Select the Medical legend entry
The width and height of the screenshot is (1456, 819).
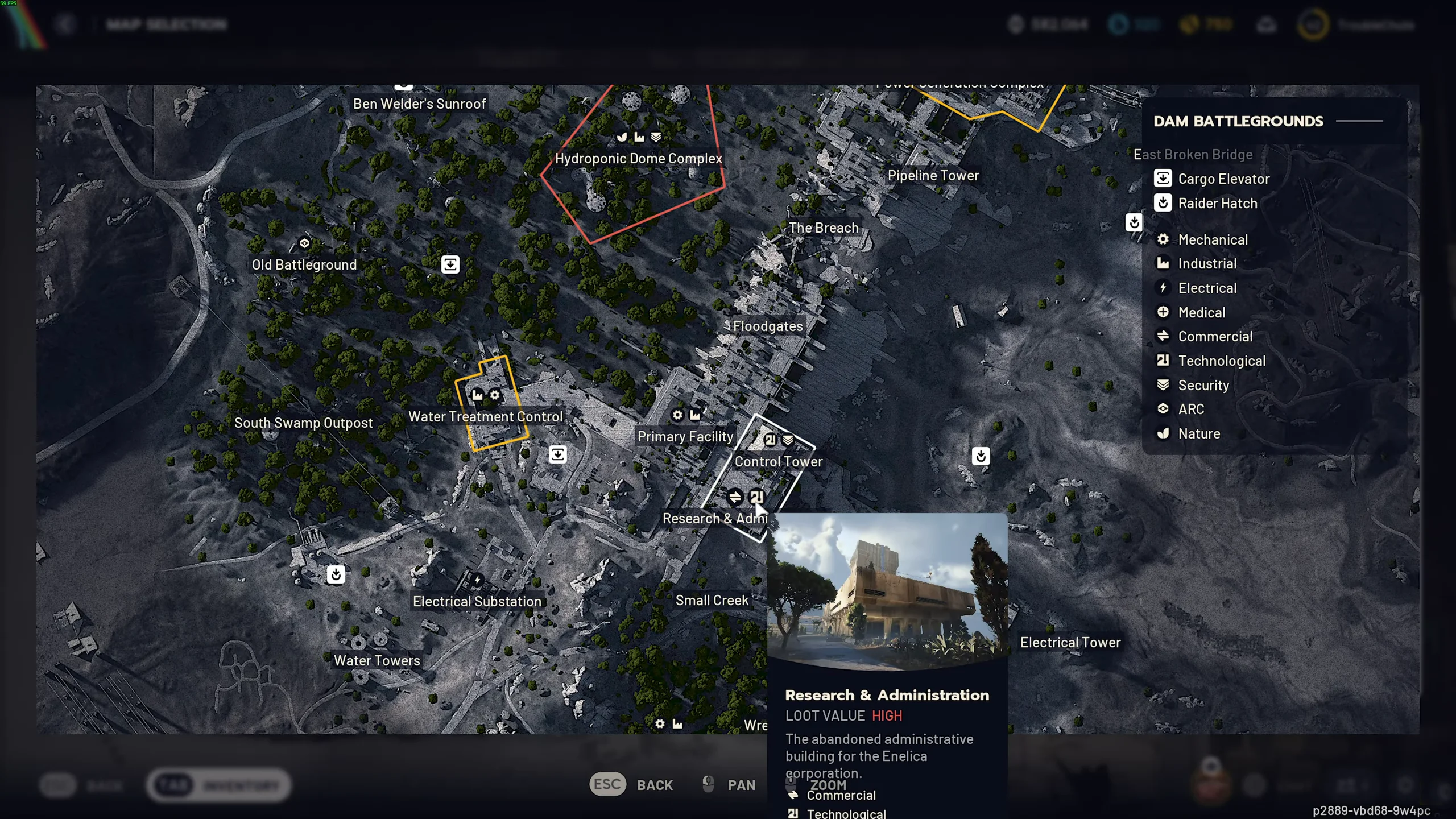(1201, 312)
